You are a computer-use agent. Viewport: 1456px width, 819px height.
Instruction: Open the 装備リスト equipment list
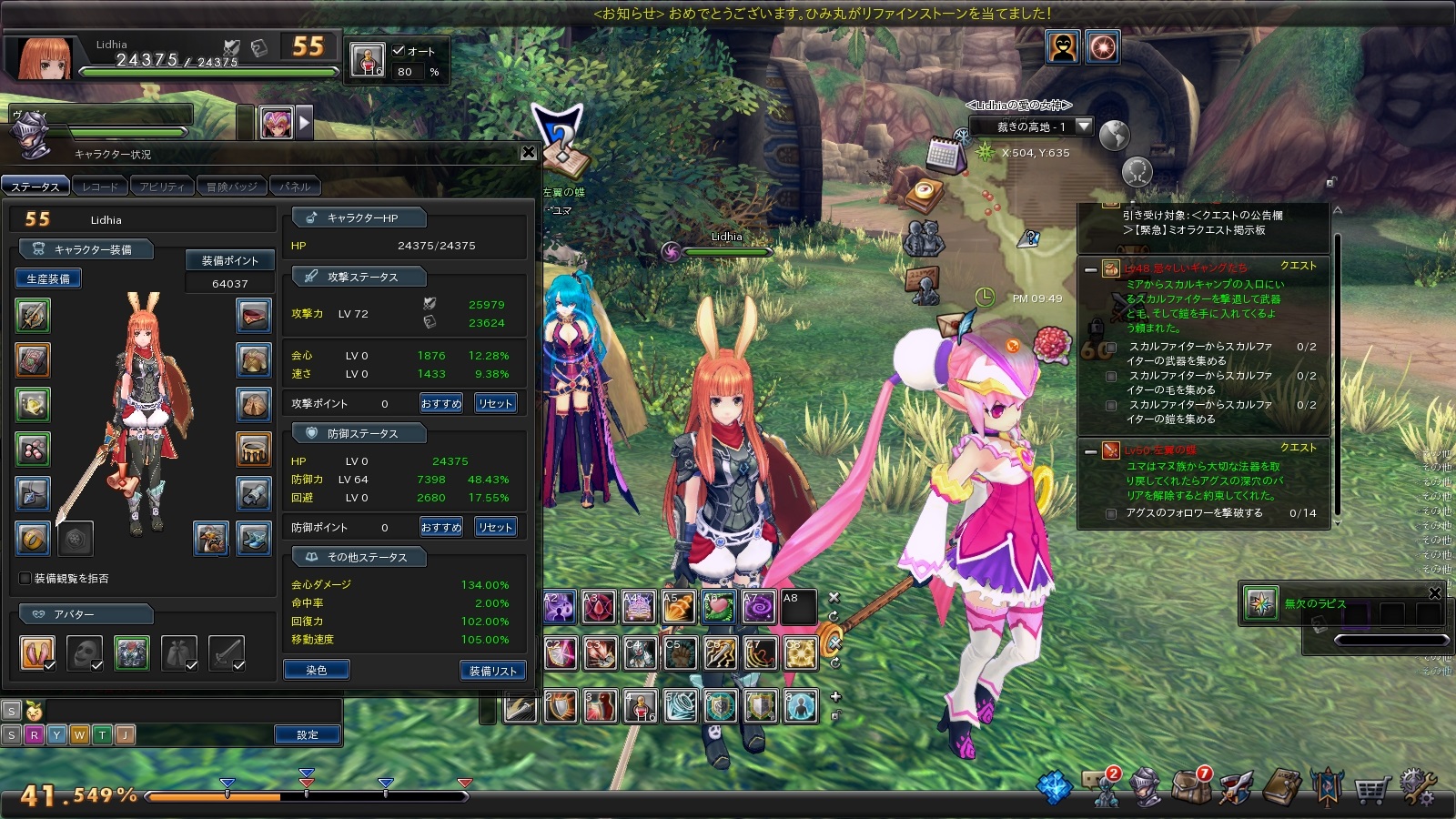point(493,671)
